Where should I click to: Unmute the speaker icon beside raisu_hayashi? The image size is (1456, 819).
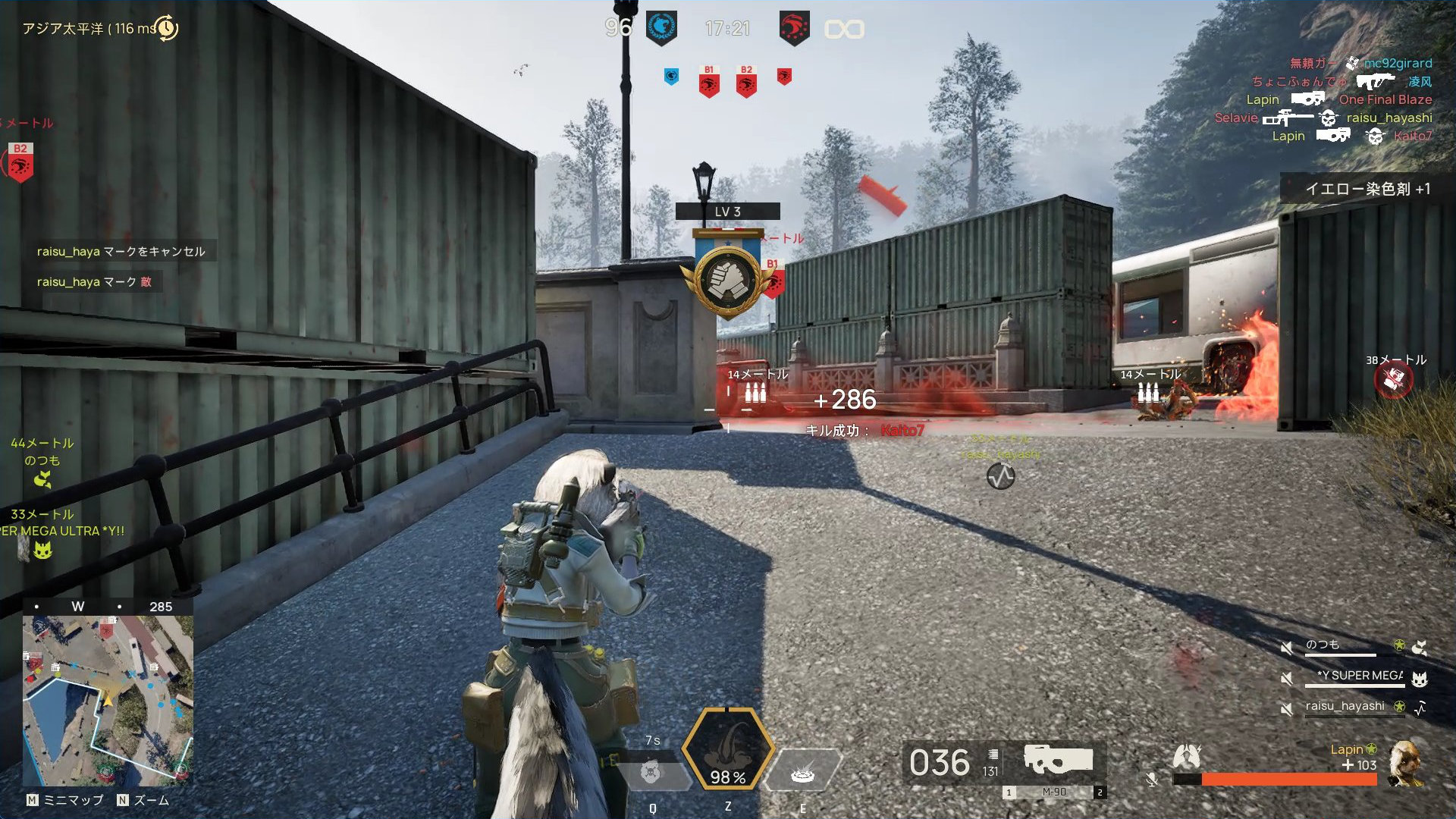pos(1286,708)
